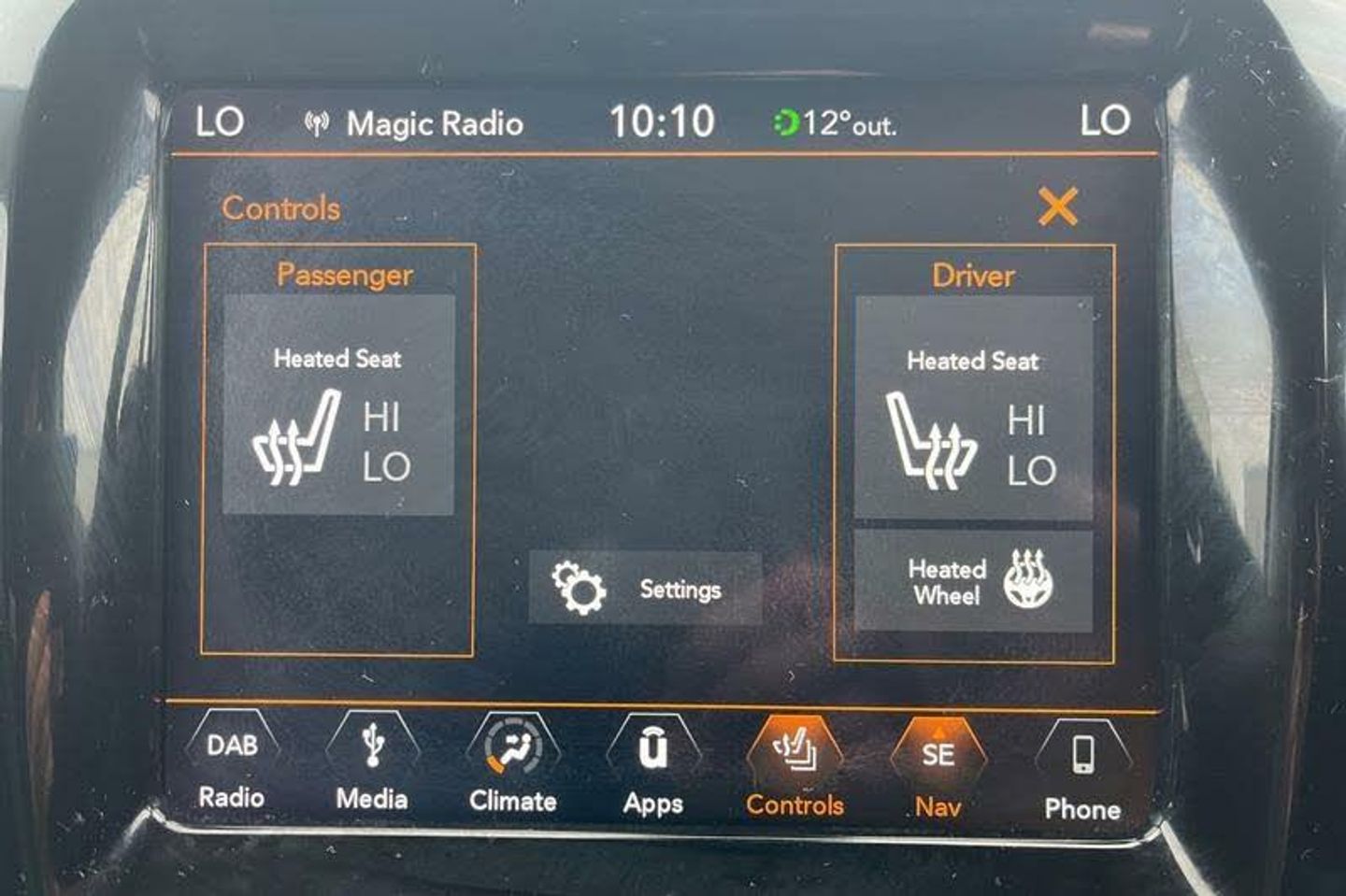
Task: Toggle the Passenger Heated Seat button
Action: coord(338,405)
